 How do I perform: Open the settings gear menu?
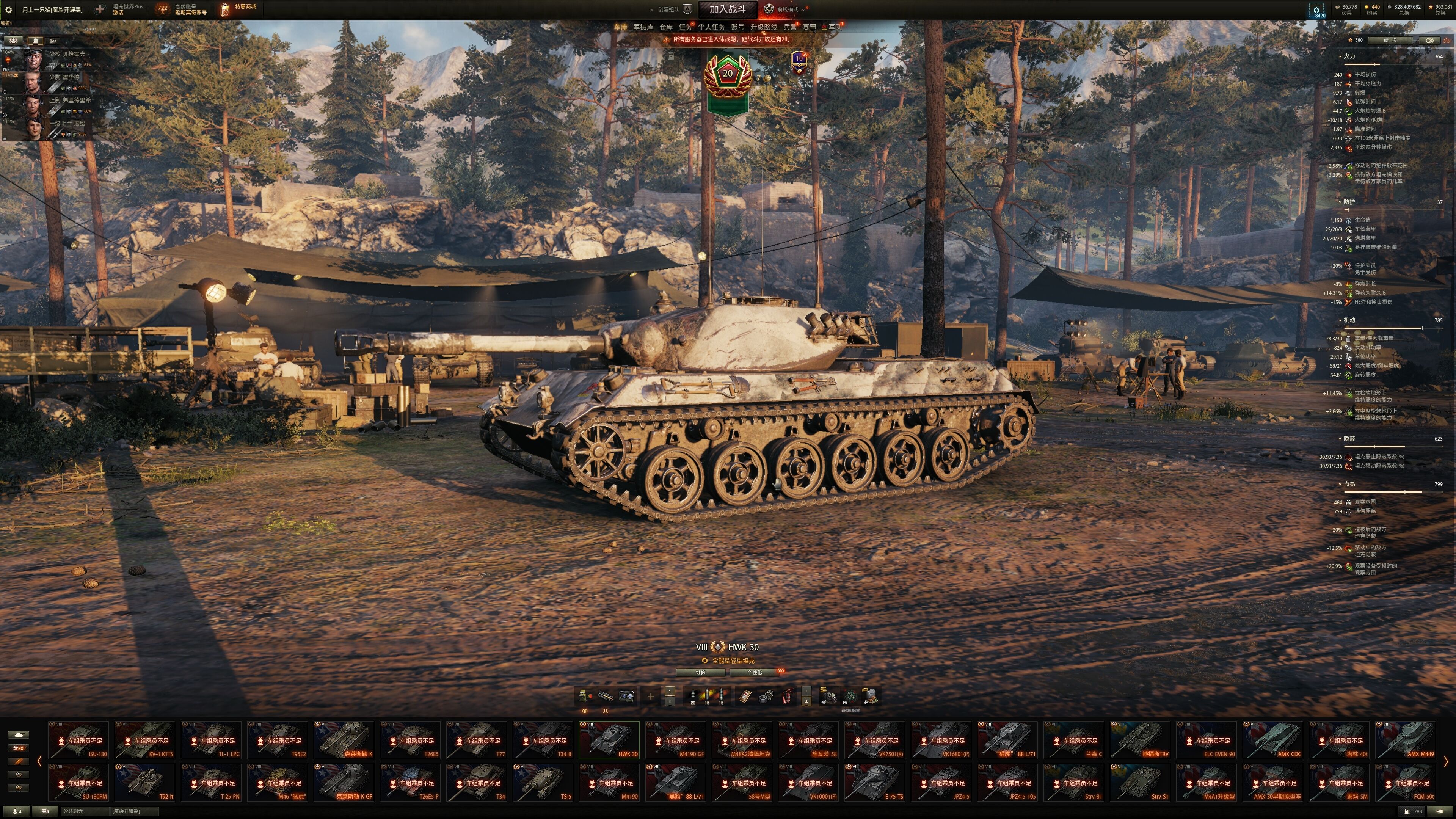coord(8,9)
